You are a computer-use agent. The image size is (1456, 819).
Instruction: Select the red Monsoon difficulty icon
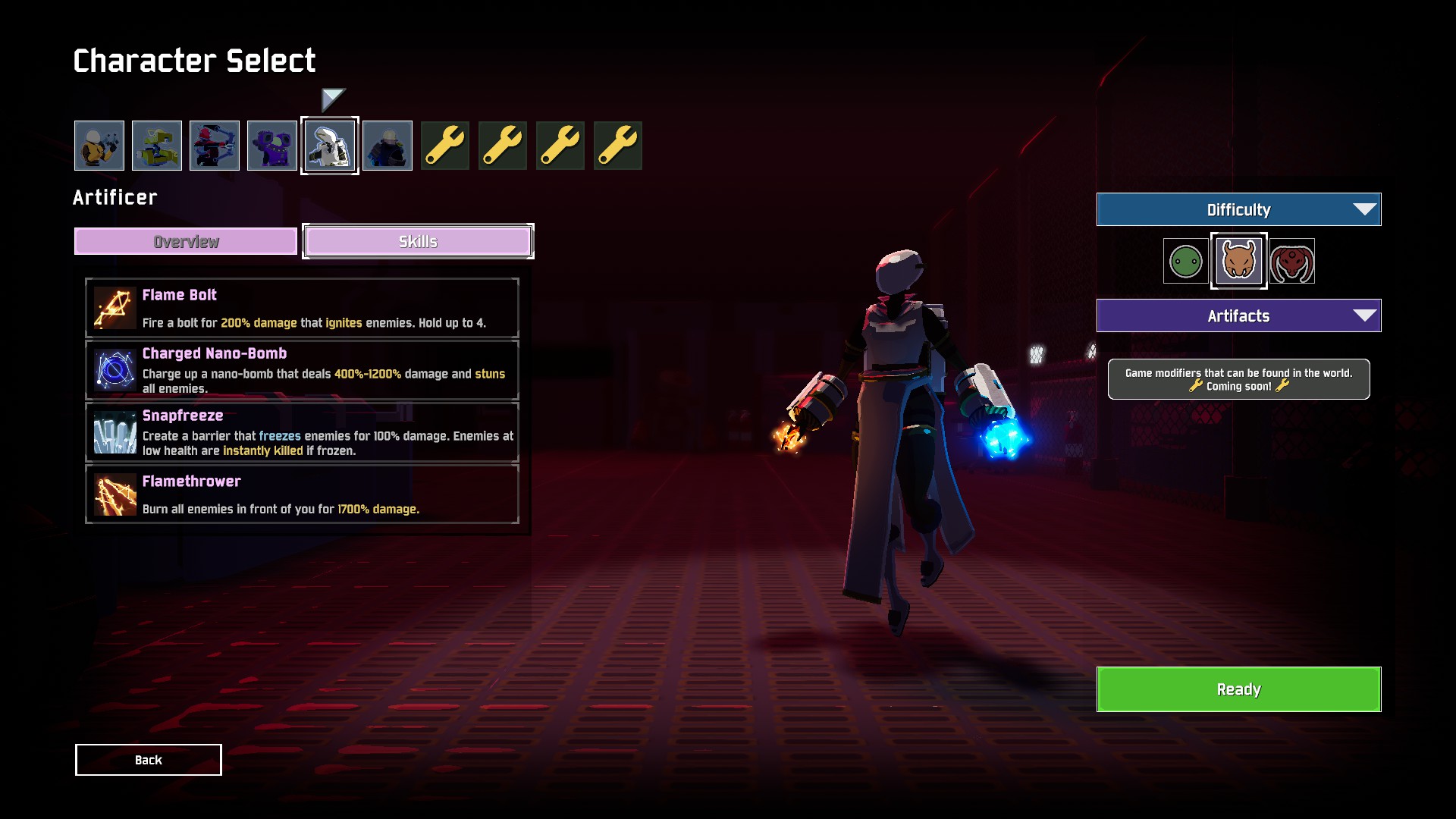tap(1292, 262)
